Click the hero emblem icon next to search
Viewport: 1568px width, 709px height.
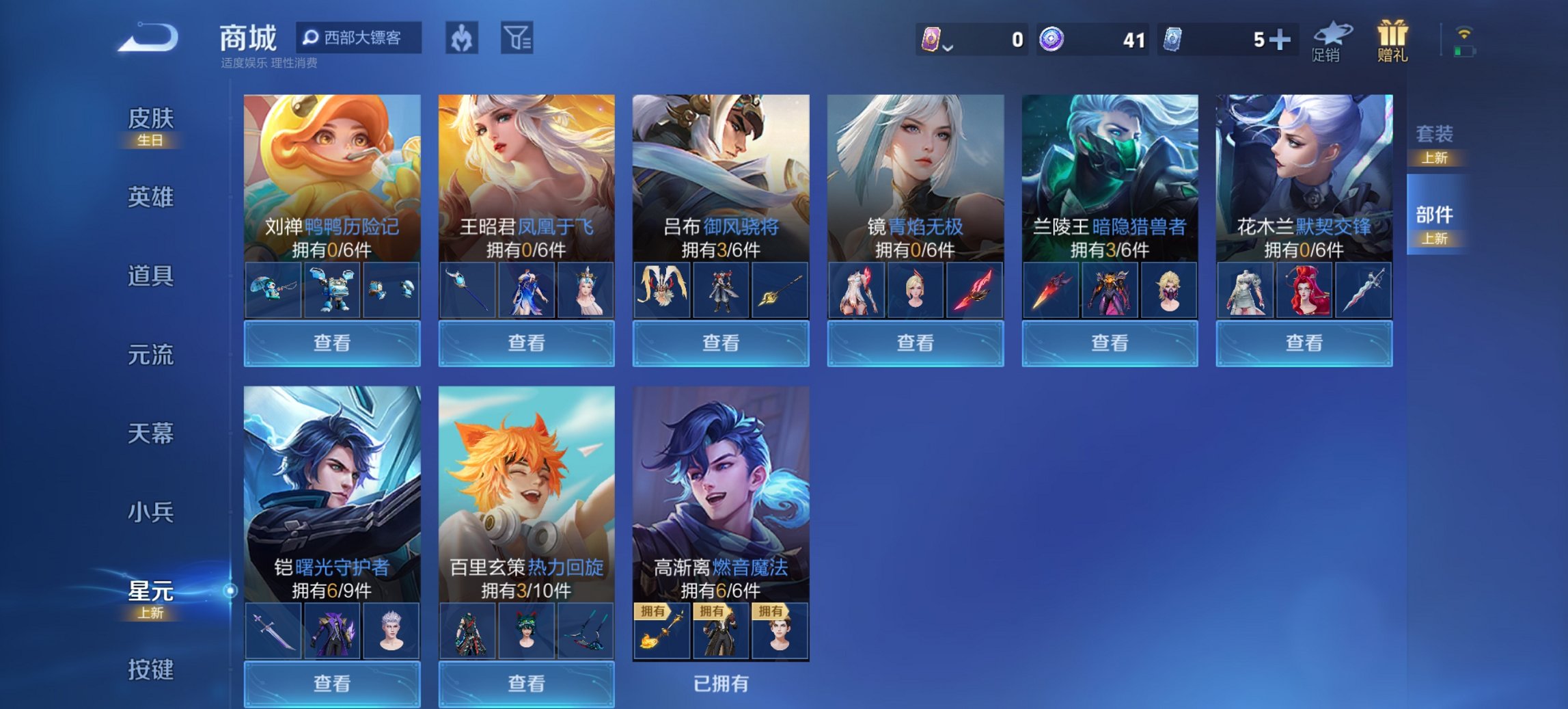click(x=463, y=39)
